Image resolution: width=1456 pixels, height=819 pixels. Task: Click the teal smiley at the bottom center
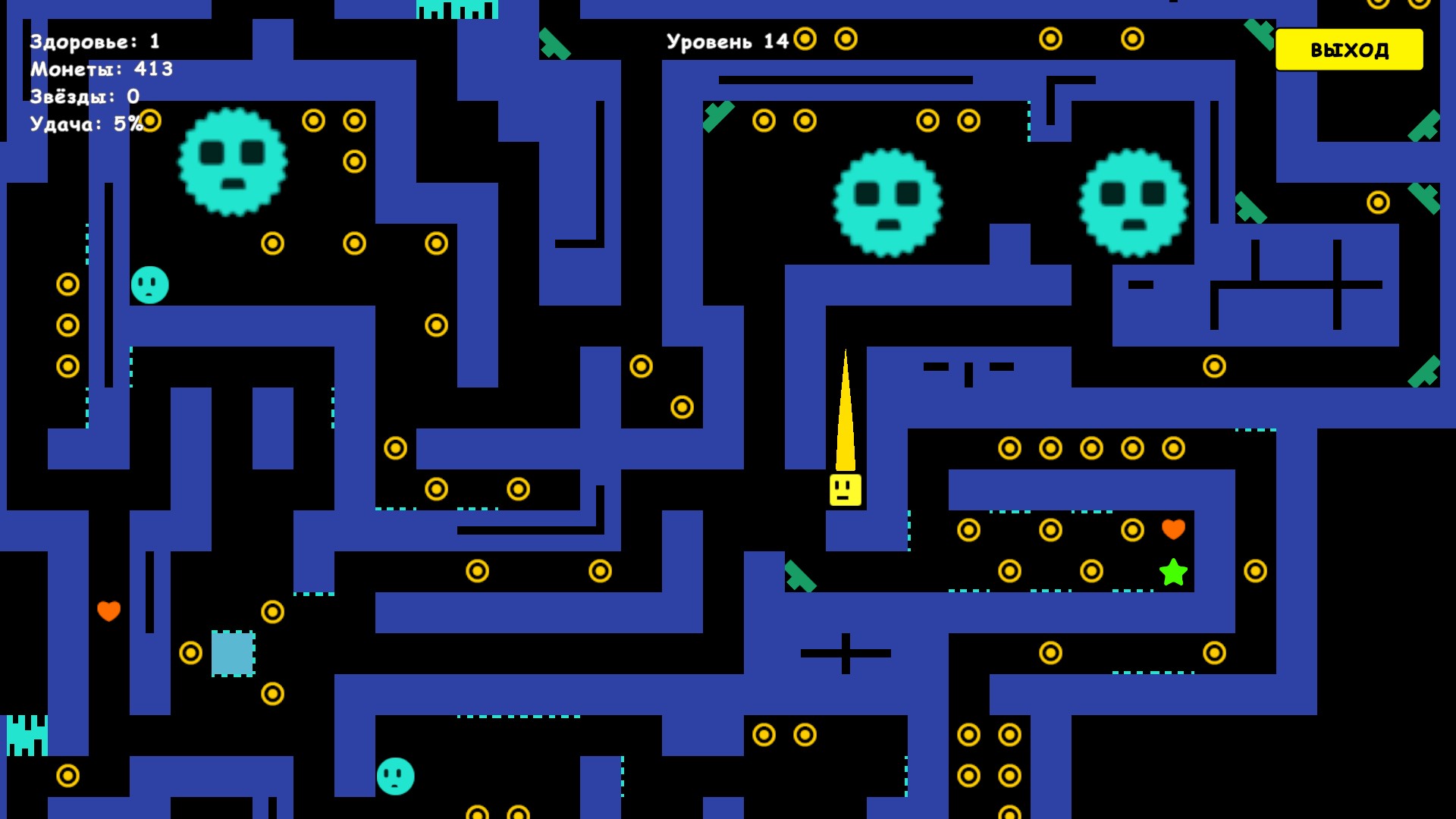[394, 777]
